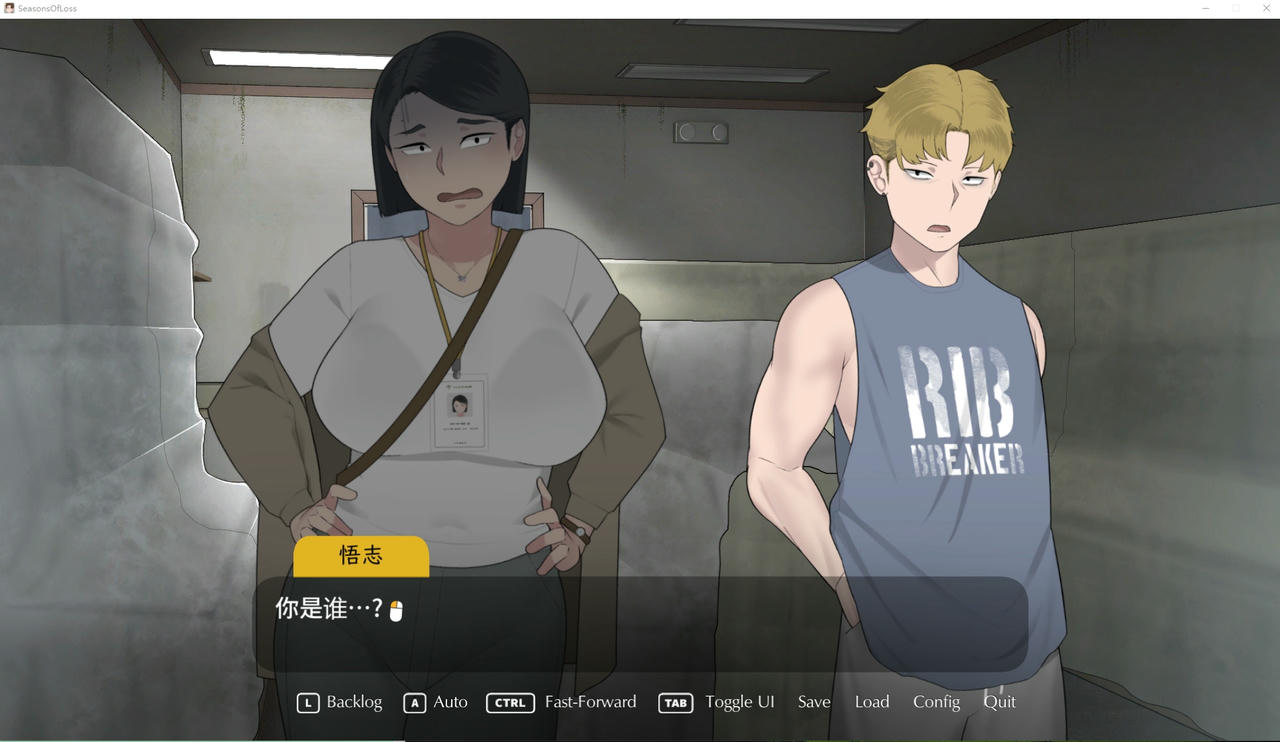Save the game
1280x742 pixels.
[x=813, y=703]
